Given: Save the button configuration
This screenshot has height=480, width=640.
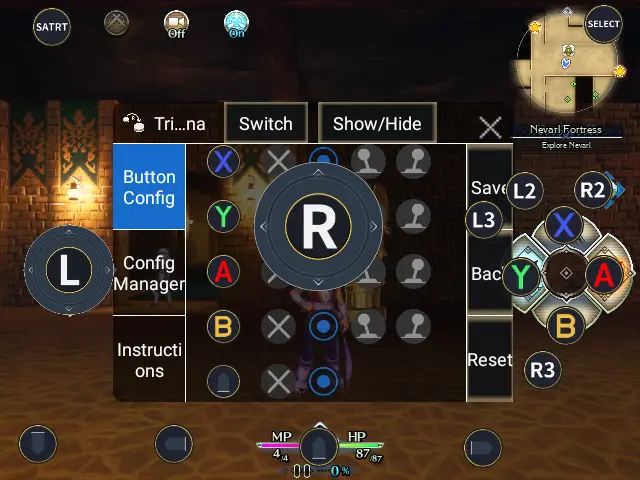Looking at the screenshot, I should [x=489, y=187].
